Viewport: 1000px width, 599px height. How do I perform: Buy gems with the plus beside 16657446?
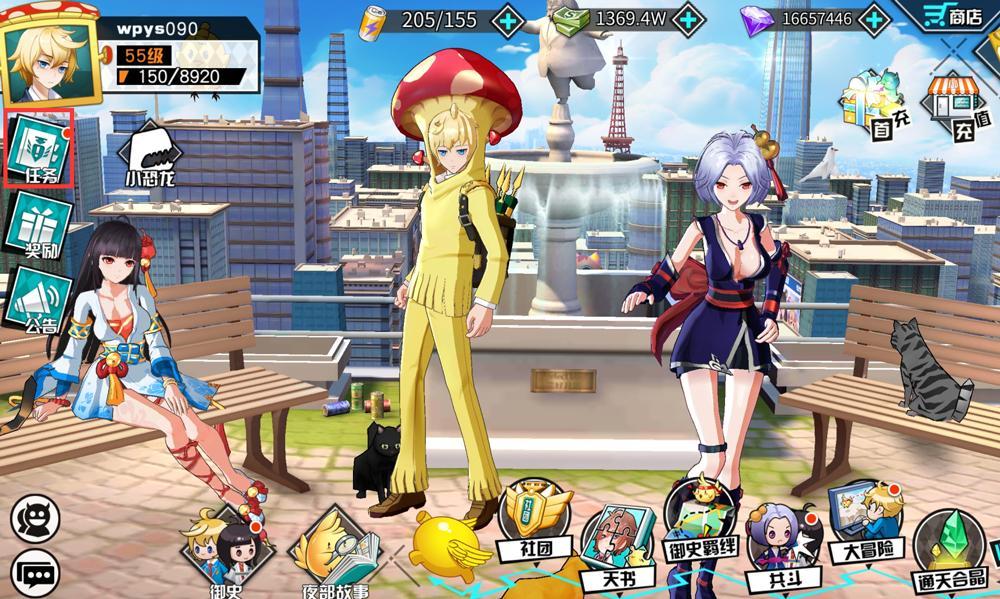point(873,19)
